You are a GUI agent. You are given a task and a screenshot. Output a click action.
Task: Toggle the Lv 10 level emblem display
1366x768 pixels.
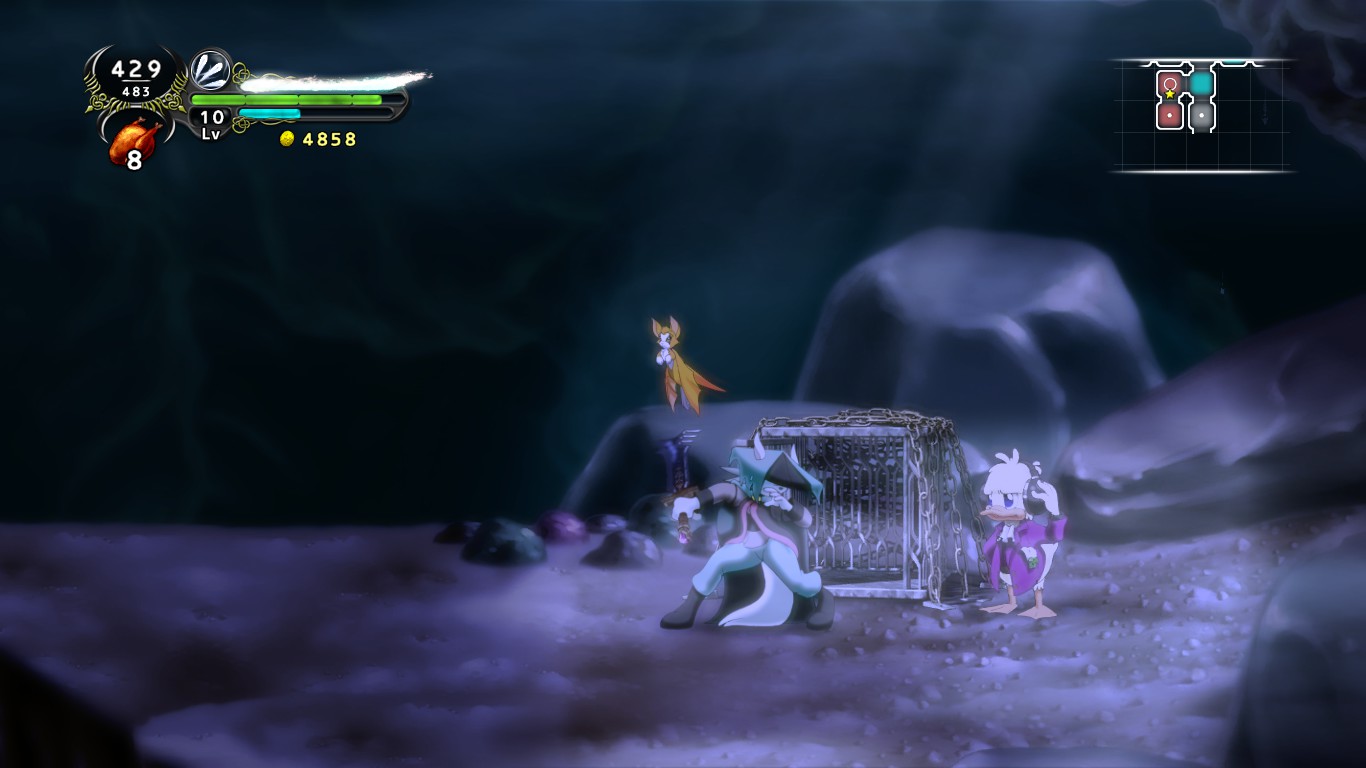[x=210, y=123]
